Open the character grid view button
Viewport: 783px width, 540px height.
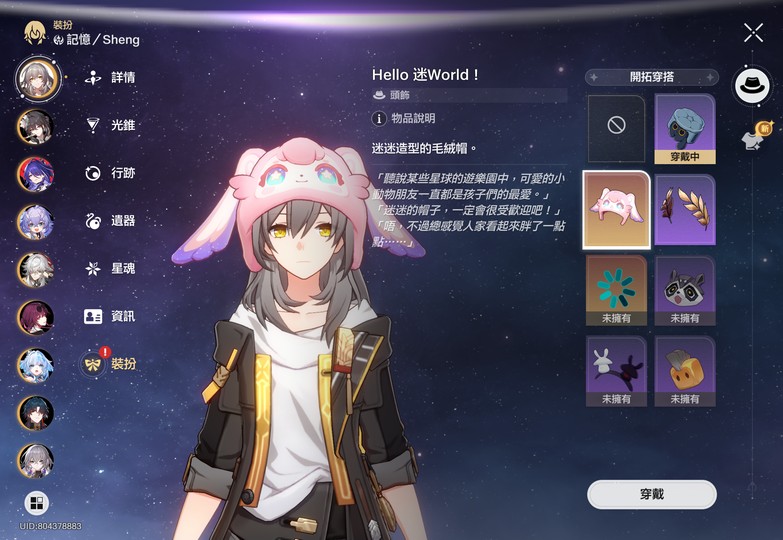(37, 502)
